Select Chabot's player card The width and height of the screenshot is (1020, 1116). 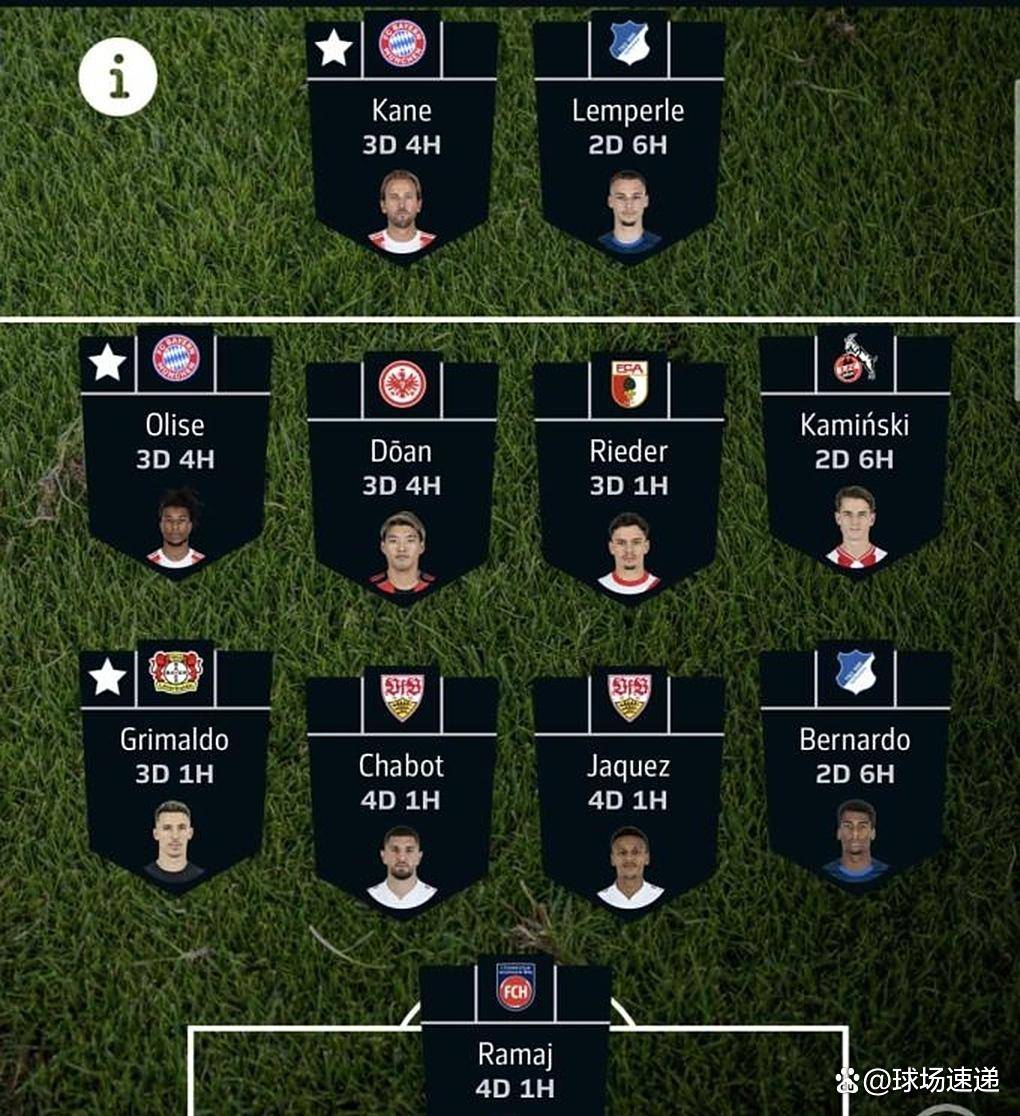coord(402,795)
